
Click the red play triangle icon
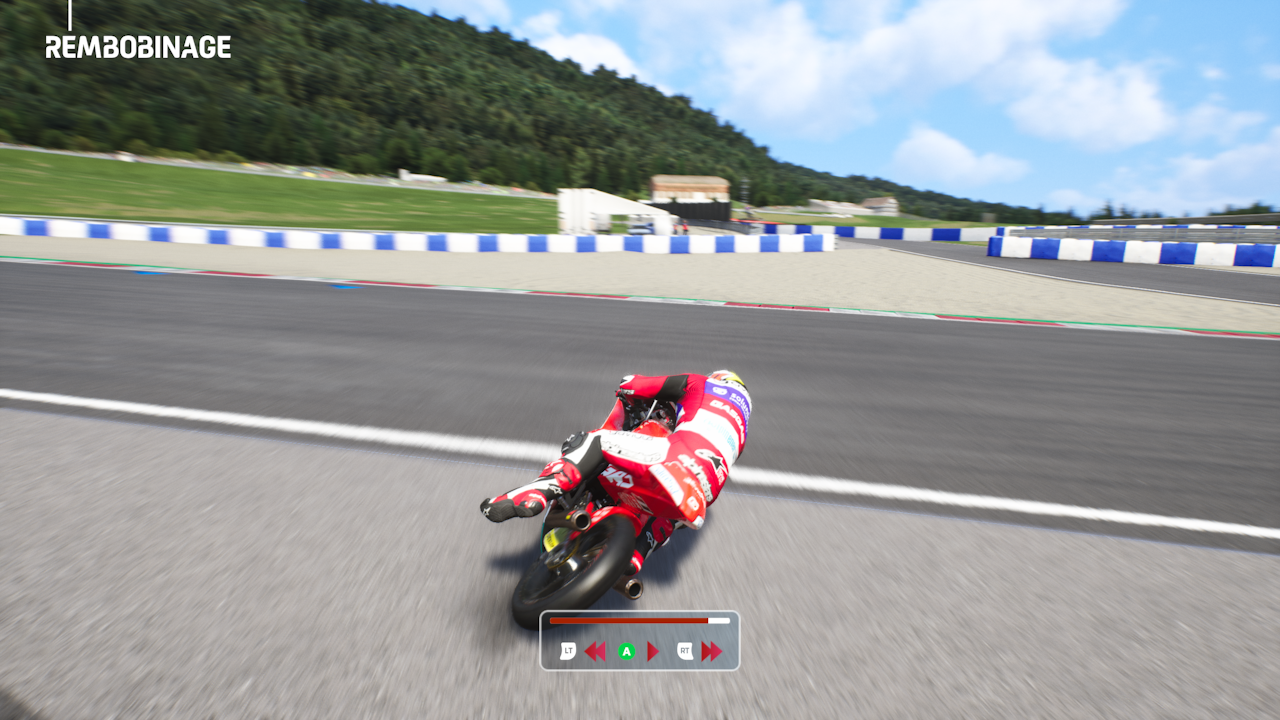(653, 652)
